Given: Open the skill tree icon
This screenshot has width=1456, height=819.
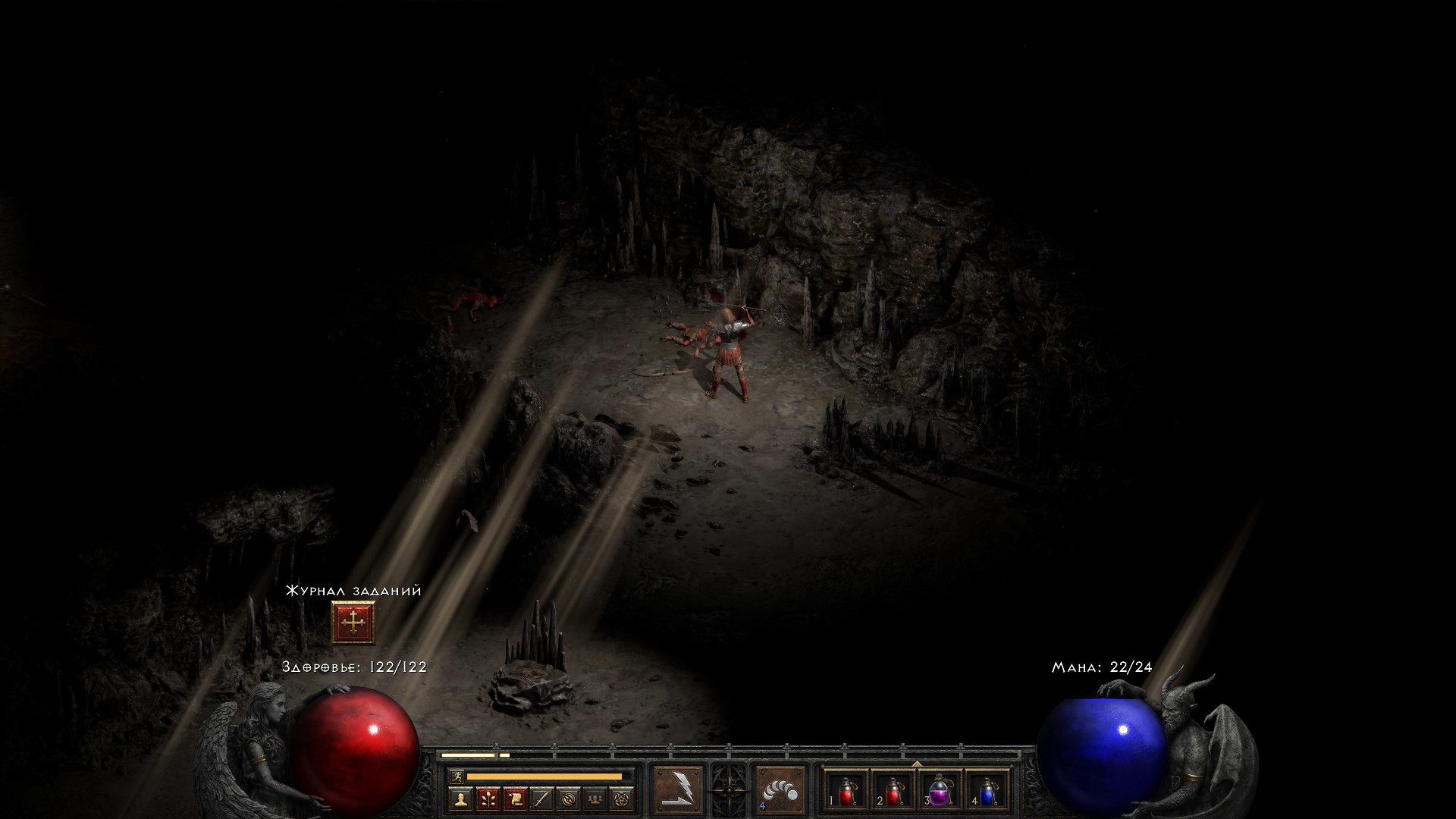Looking at the screenshot, I should point(488,799).
